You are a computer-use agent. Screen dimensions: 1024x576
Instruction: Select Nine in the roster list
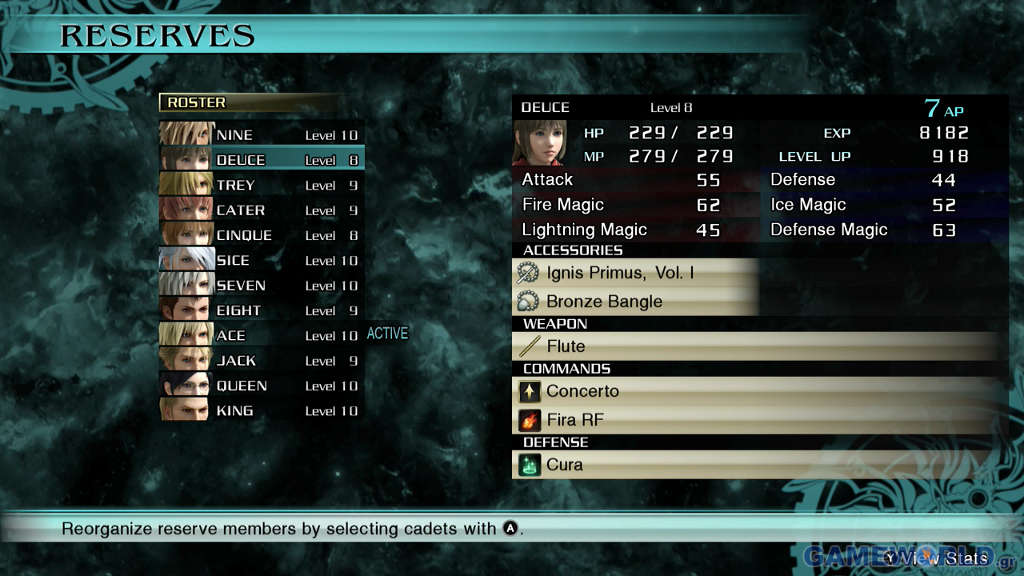click(x=262, y=135)
